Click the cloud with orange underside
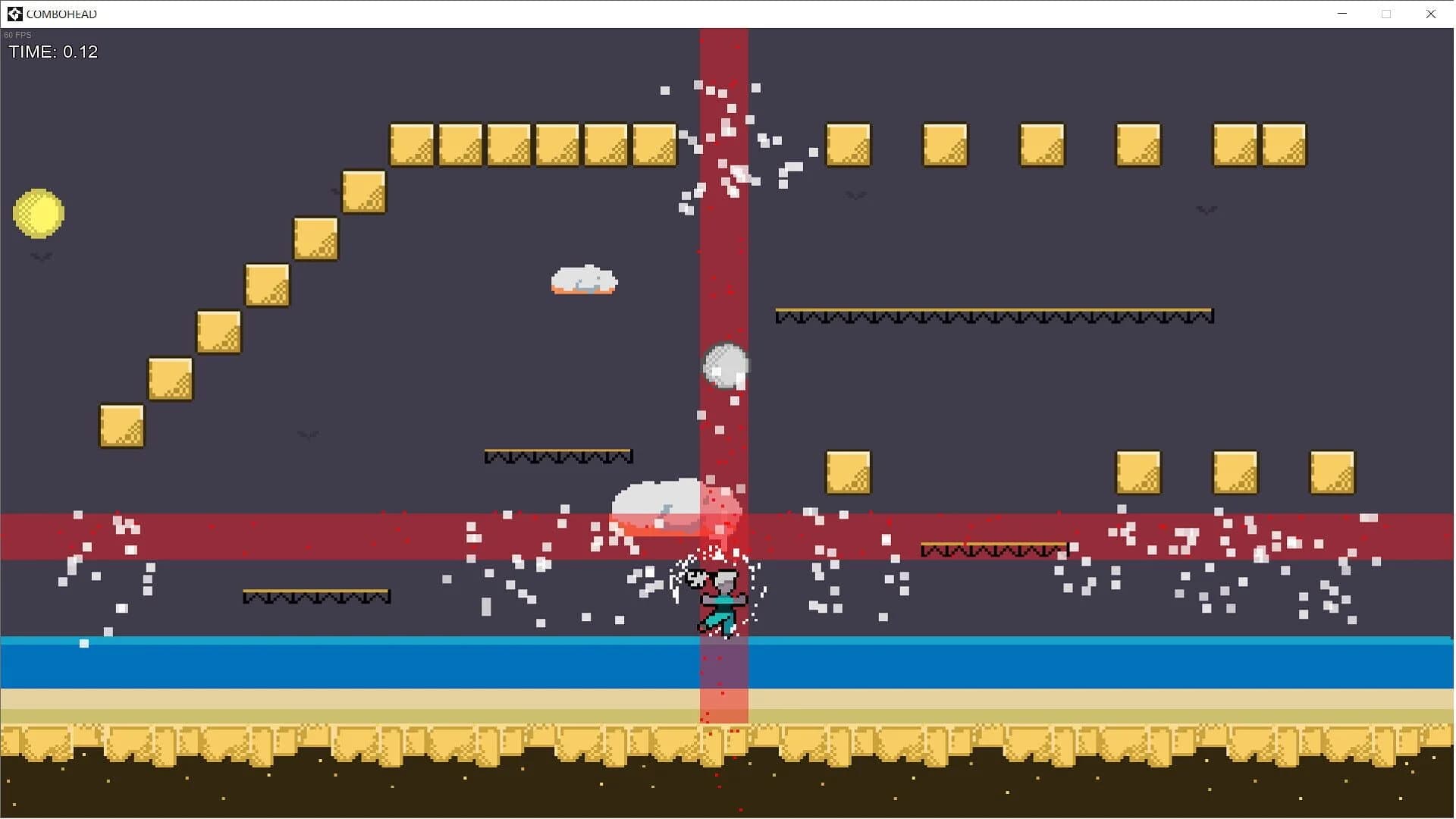Screen dimensions: 1456x819 click(582, 281)
